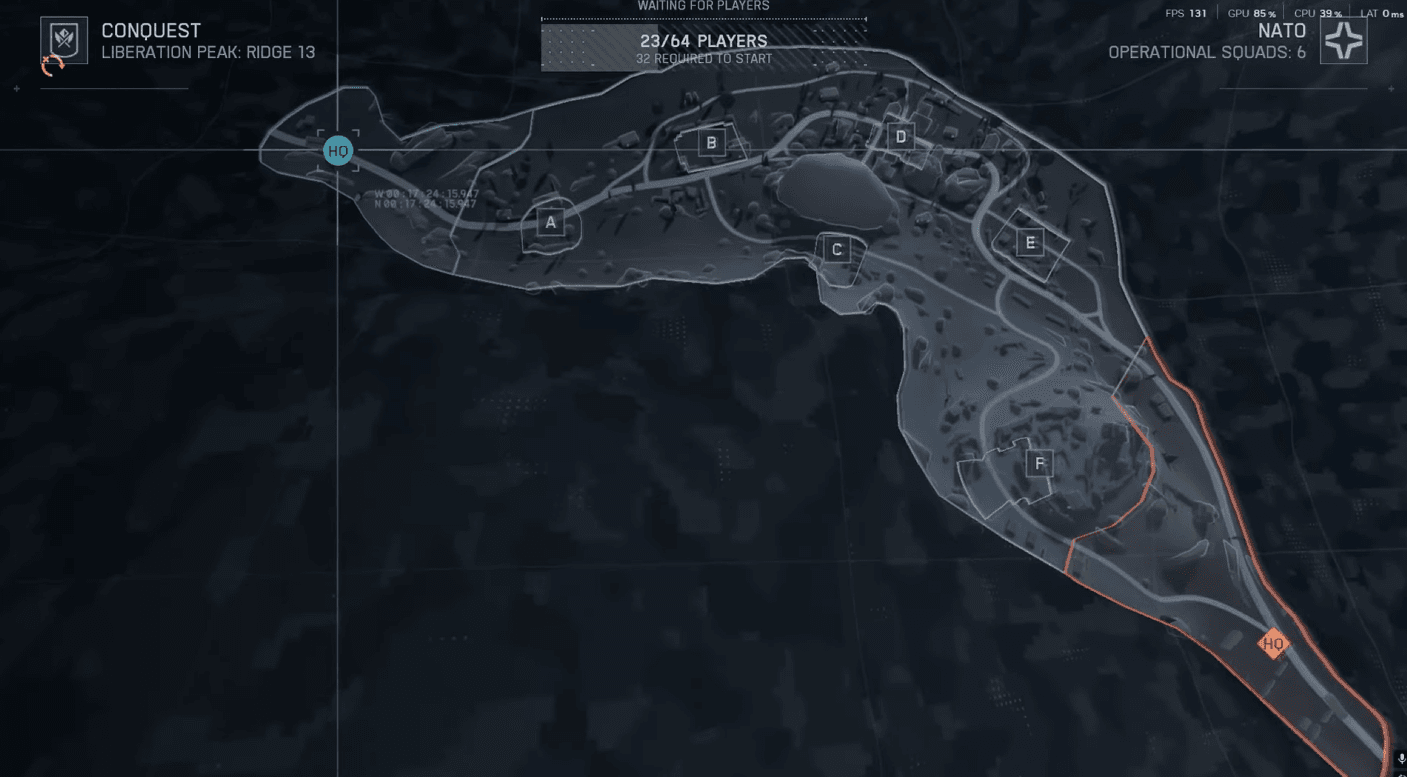Select capture point E
The height and width of the screenshot is (777, 1407).
coord(1028,242)
